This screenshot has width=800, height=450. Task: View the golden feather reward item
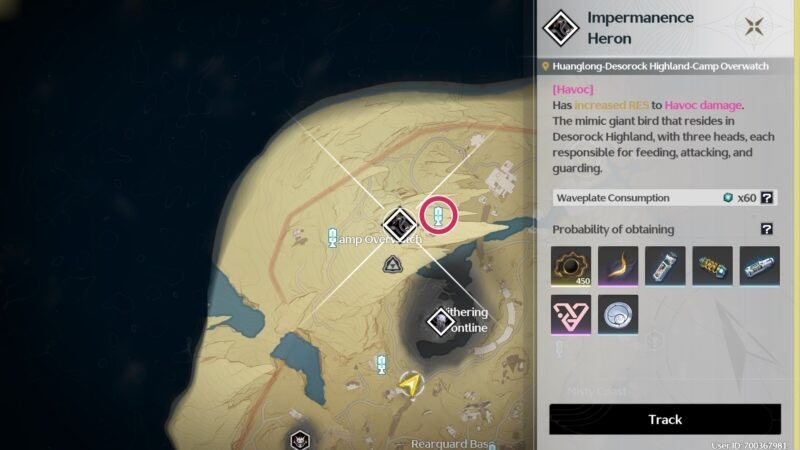pos(618,266)
